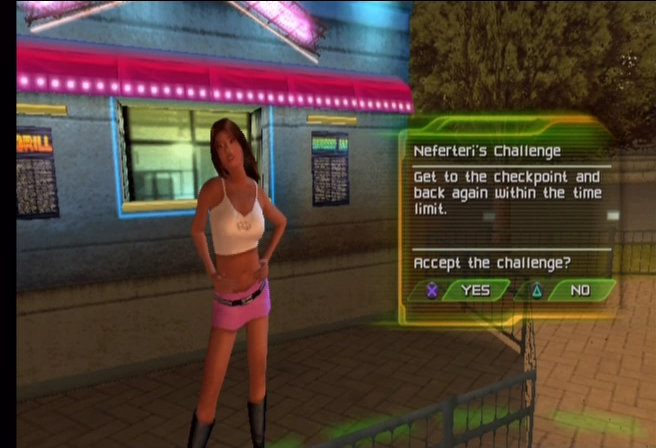This screenshot has width=656, height=448.
Task: Accept the challenge with YES
Action: pyautogui.click(x=474, y=290)
